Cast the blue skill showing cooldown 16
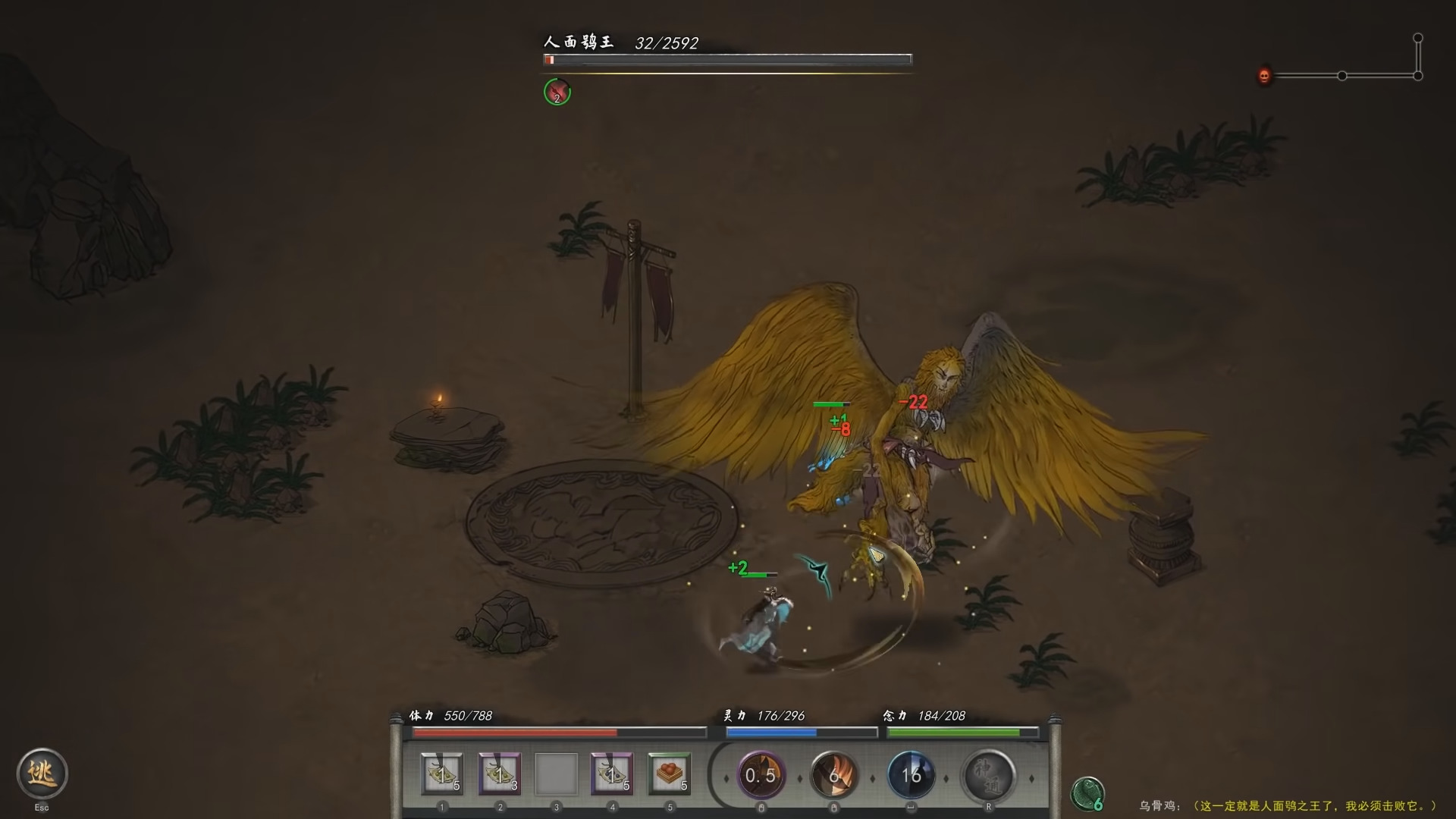The image size is (1456, 819). click(912, 775)
